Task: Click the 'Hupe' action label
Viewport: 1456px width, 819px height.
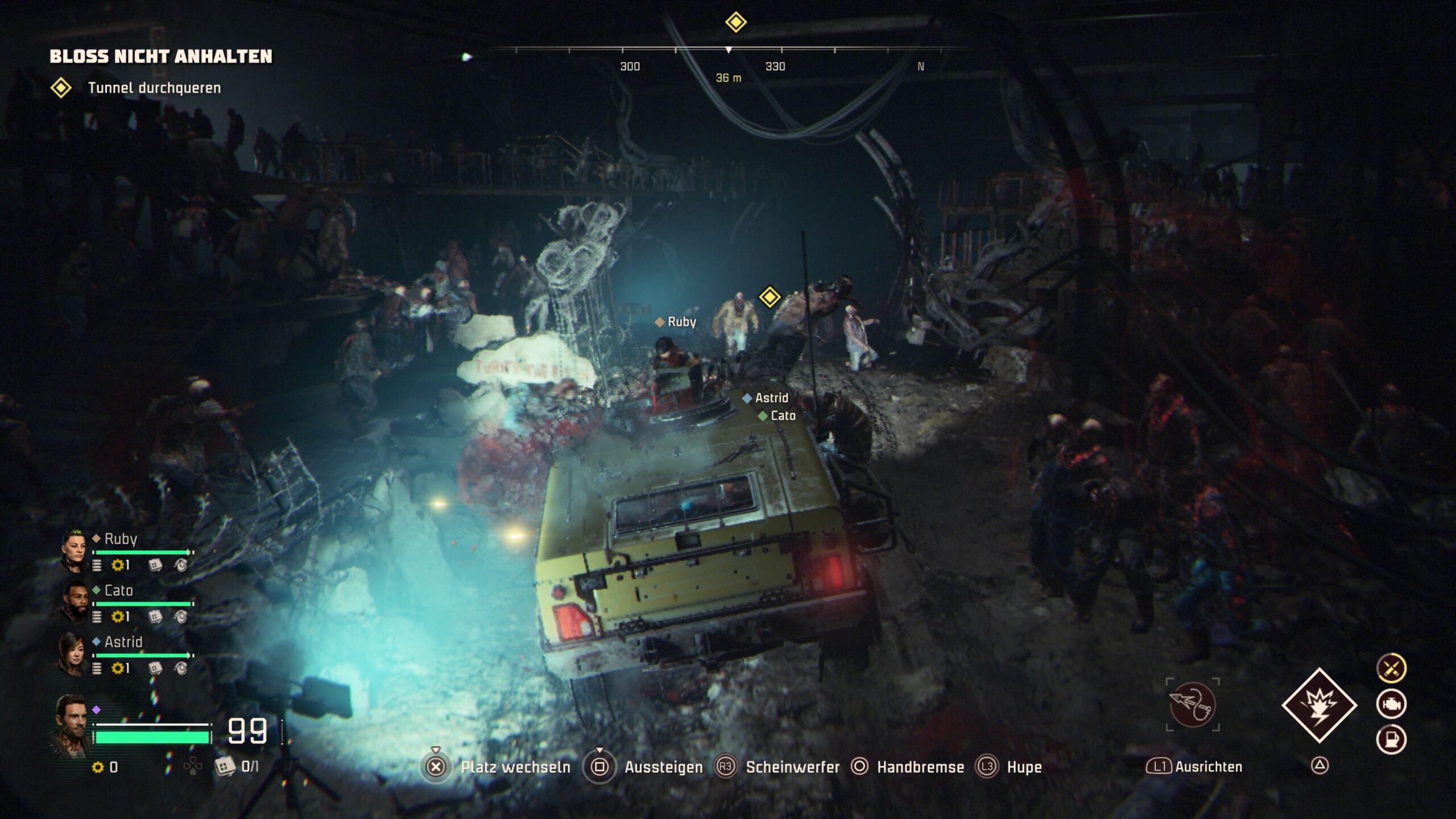Action: point(1024,767)
